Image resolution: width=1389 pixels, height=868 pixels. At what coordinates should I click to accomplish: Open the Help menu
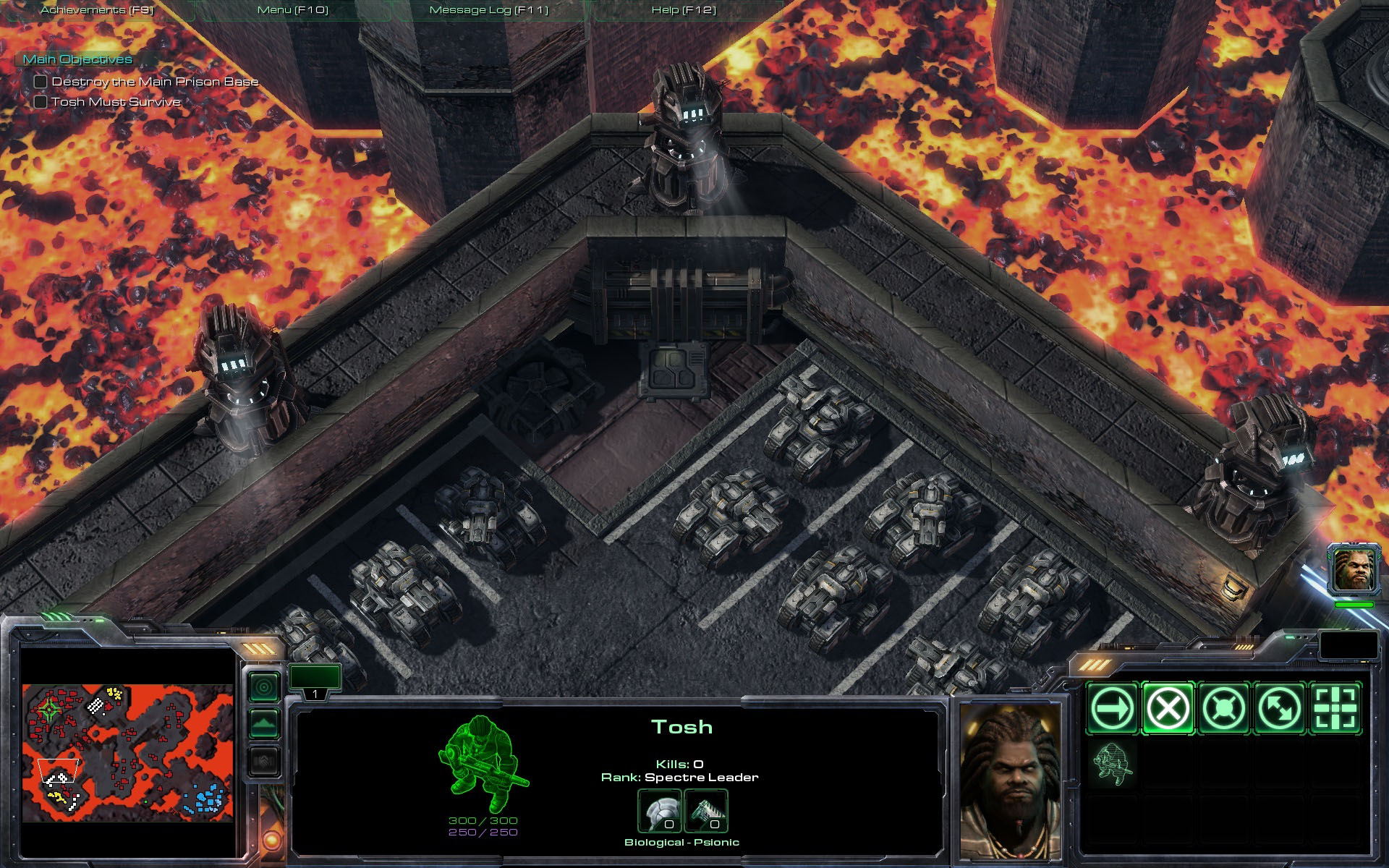(x=684, y=10)
